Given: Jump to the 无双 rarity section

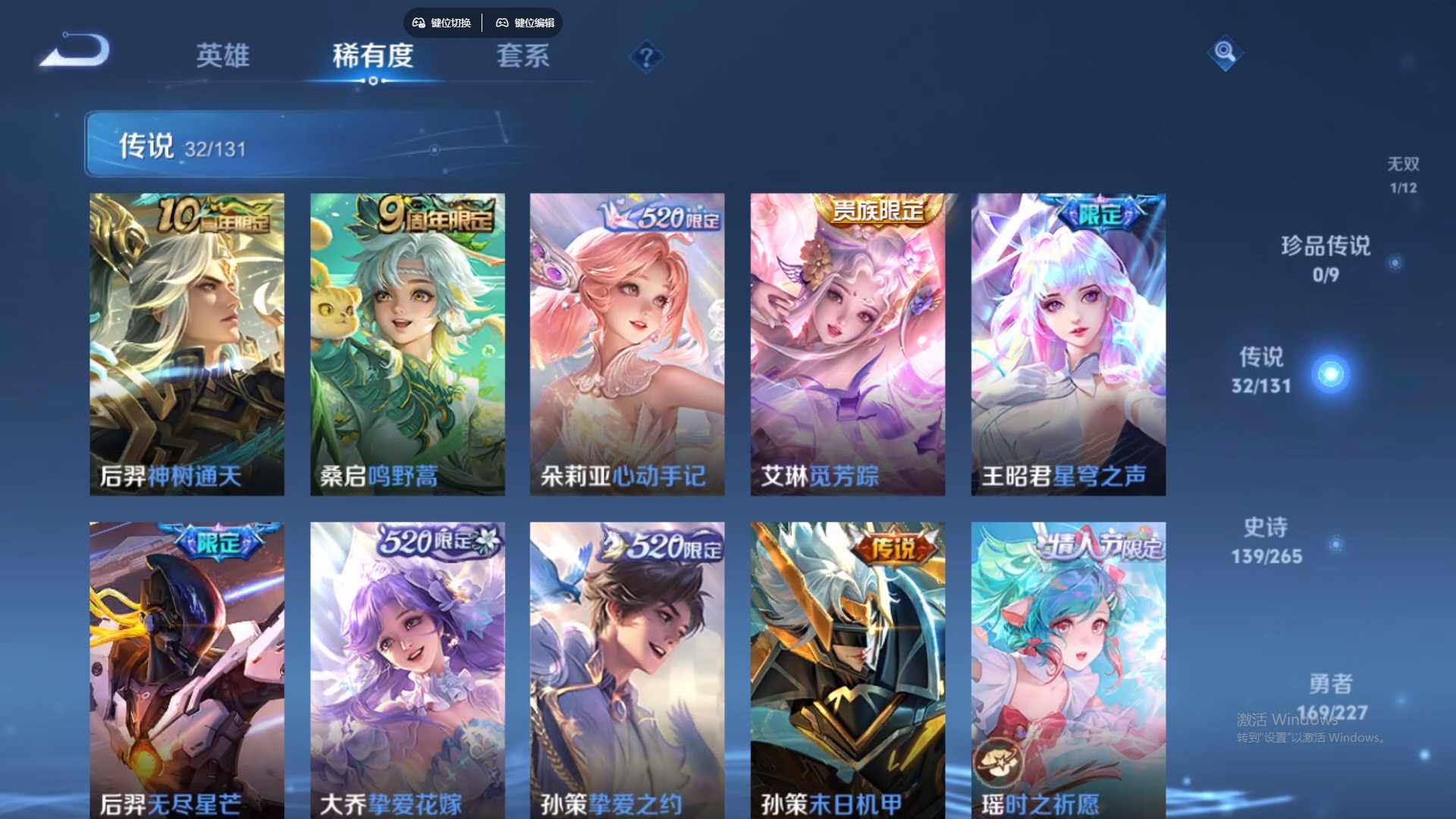Looking at the screenshot, I should [1403, 174].
